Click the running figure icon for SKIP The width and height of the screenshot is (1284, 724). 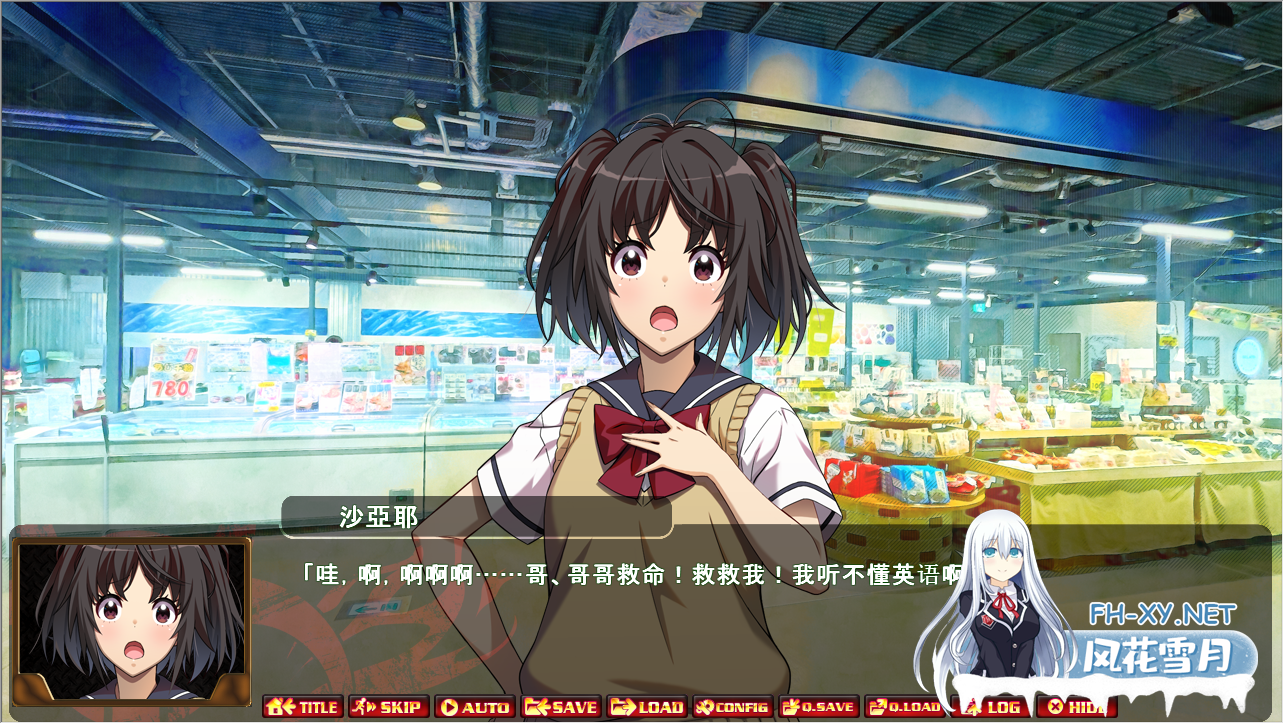pyautogui.click(x=359, y=707)
